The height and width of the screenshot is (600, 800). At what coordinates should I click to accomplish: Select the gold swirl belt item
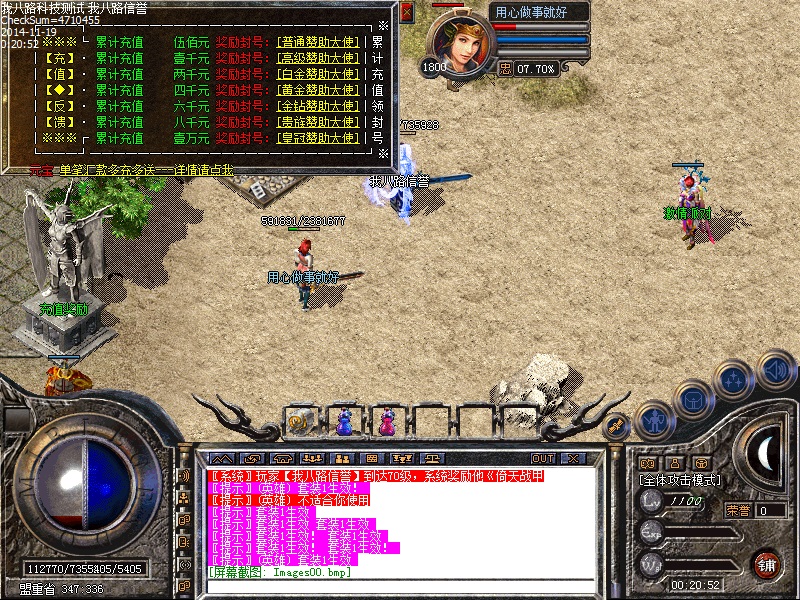tap(298, 422)
